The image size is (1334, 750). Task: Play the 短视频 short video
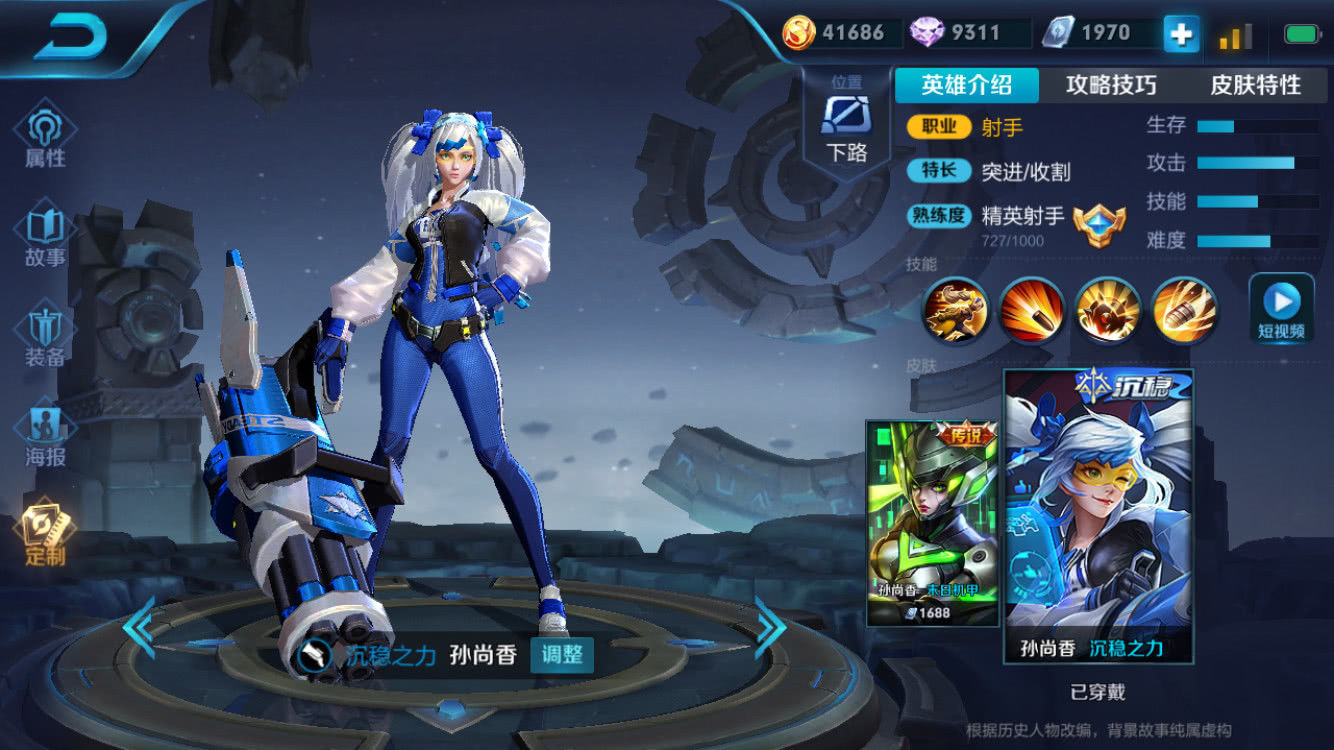[1281, 308]
